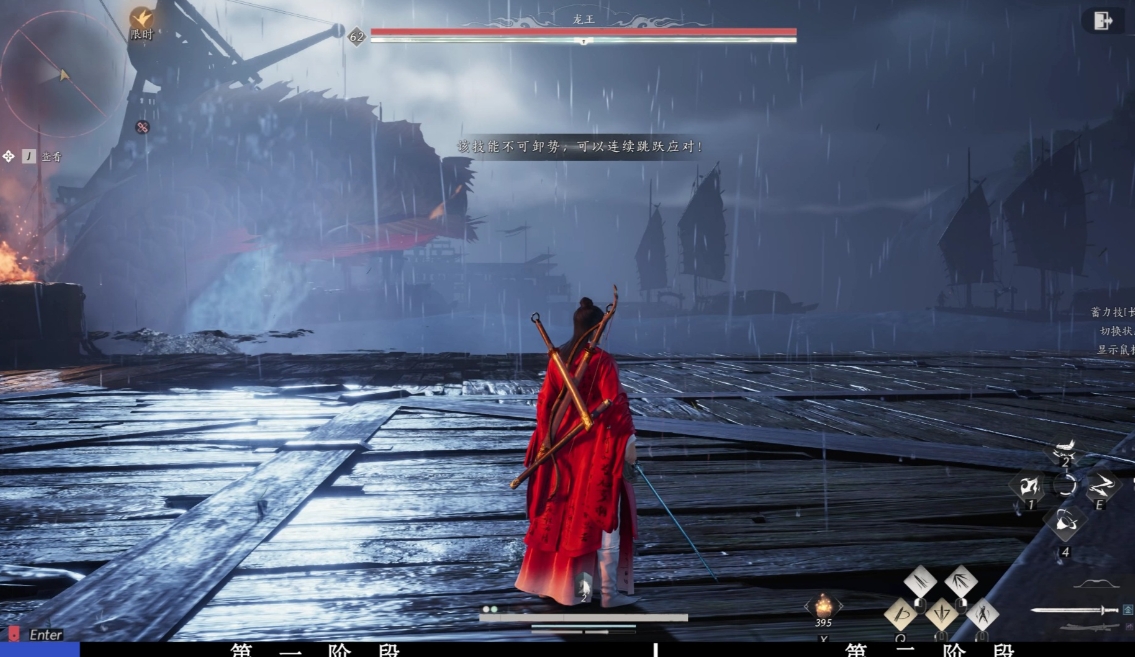Activate the triple-slash martial skill diamond

[920, 580]
